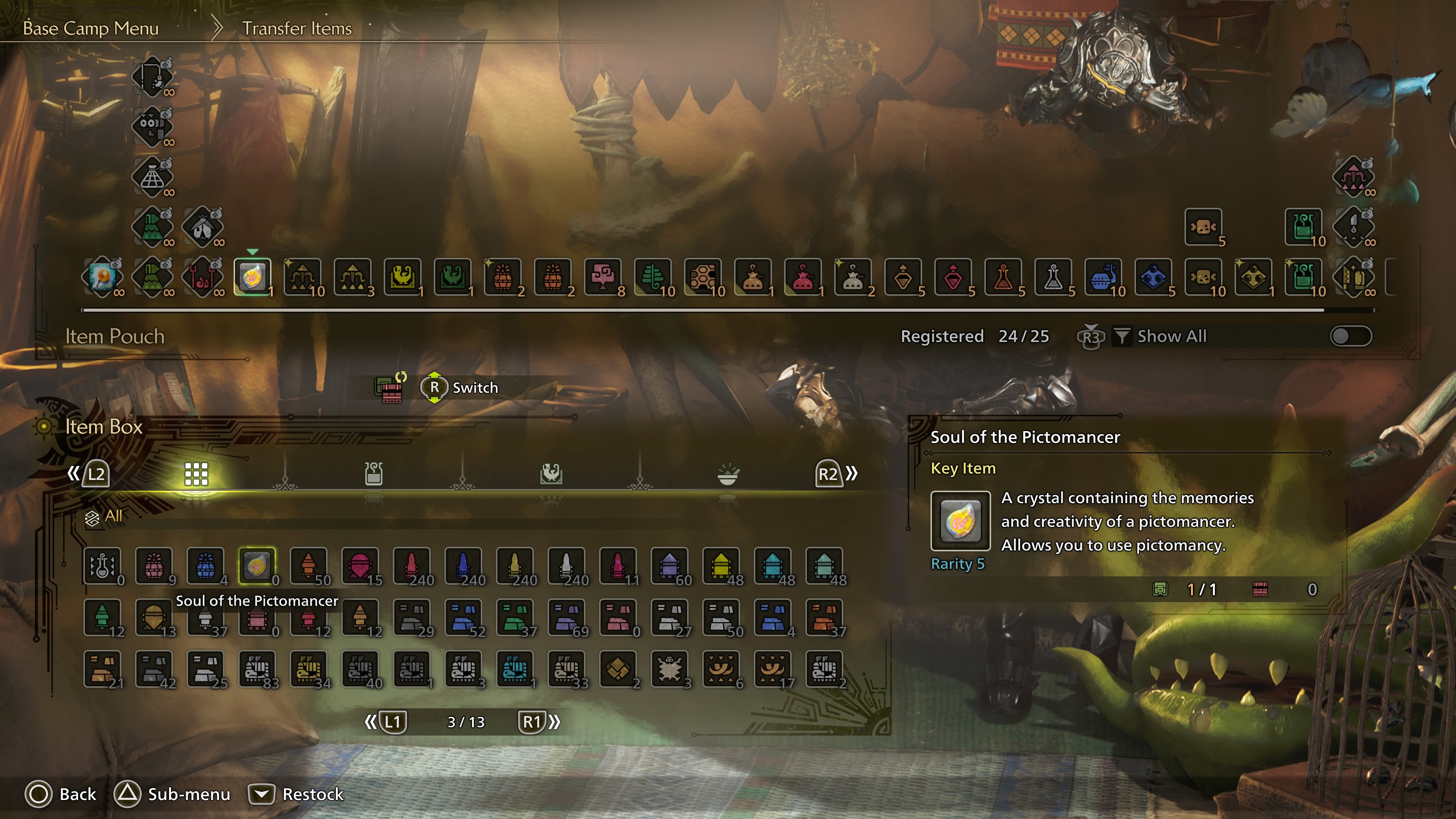The image size is (1456, 819).
Task: Pick the pink mushroom pouch item
Action: tap(602, 277)
